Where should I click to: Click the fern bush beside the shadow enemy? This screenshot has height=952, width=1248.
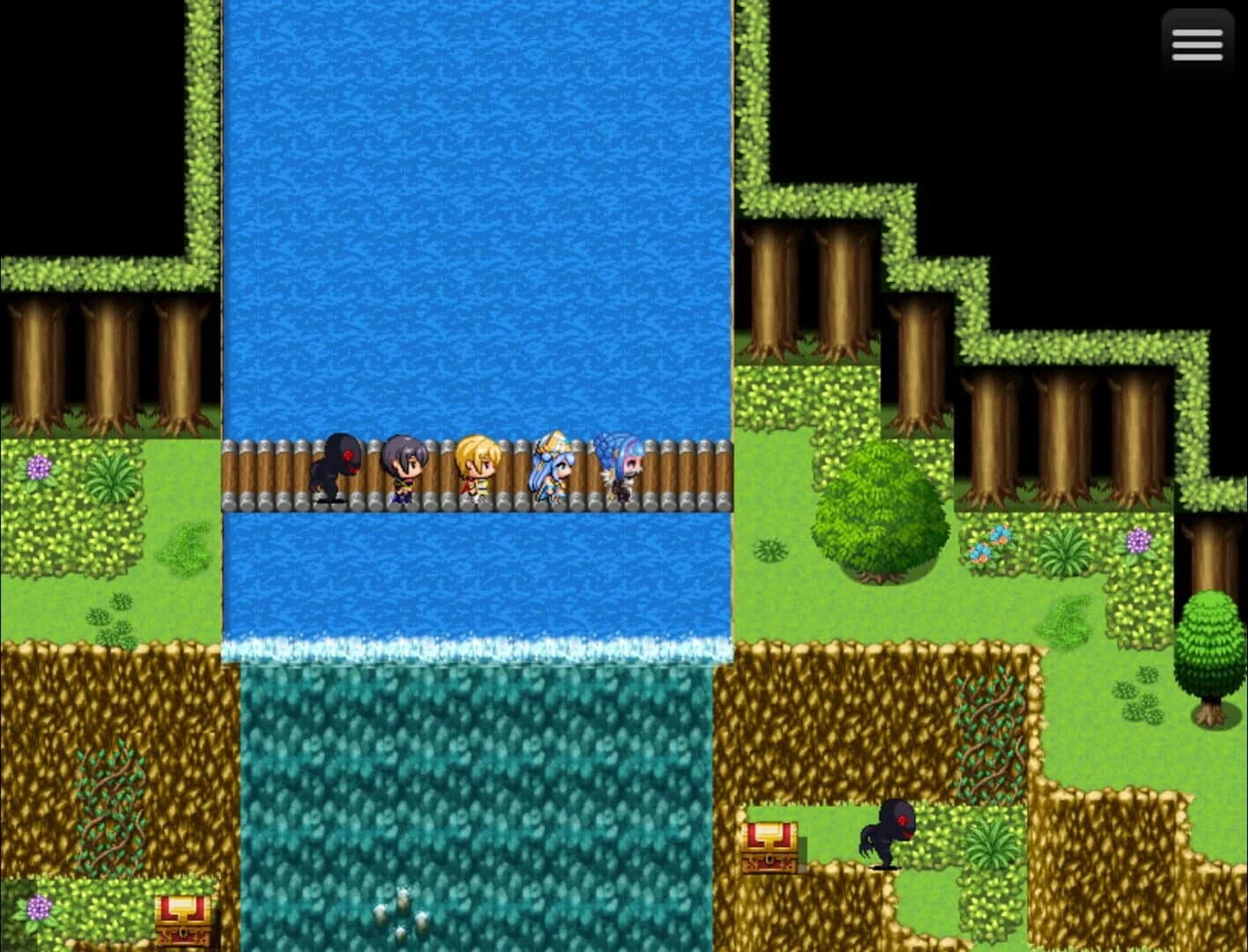coord(992,846)
